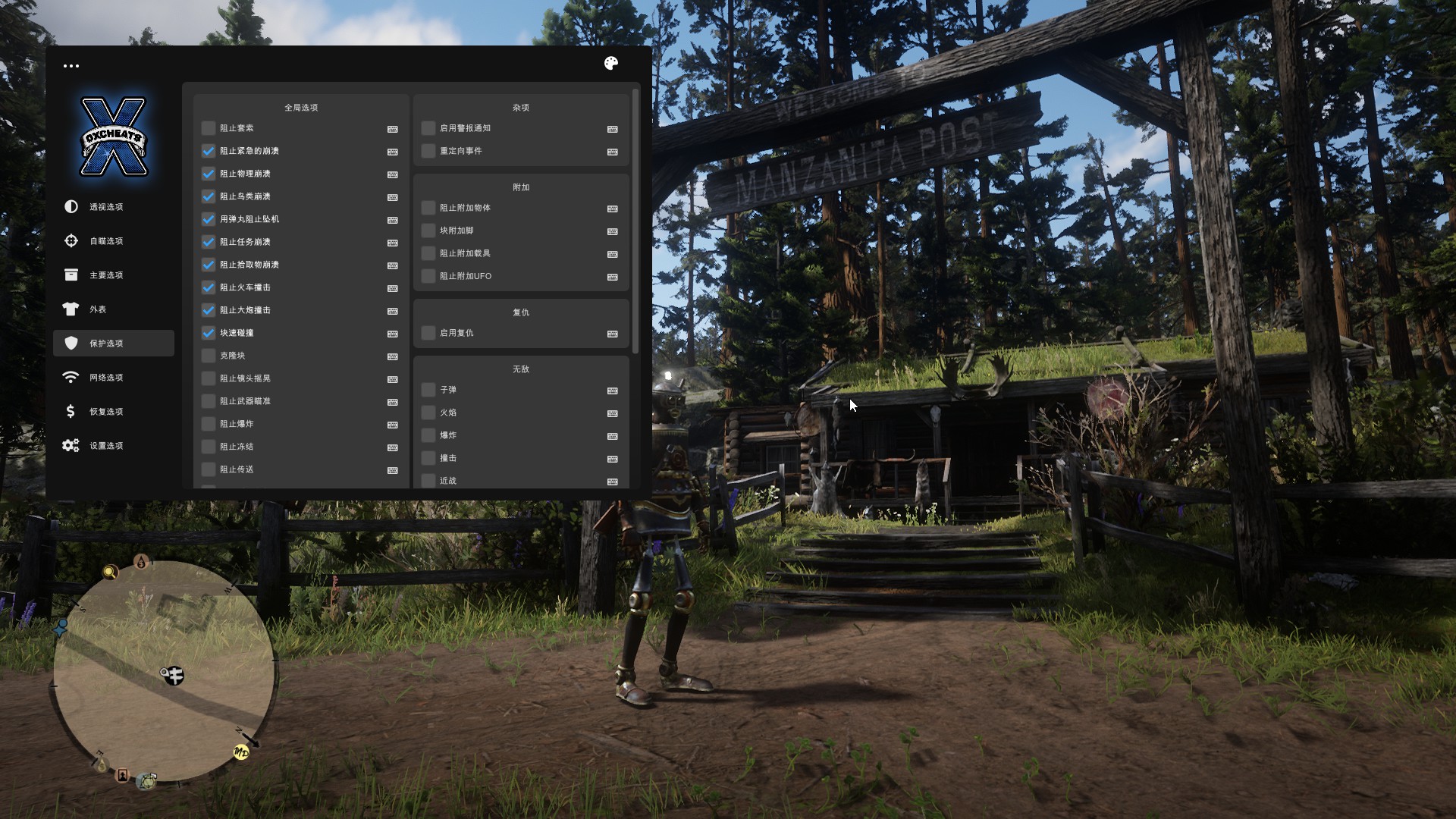This screenshot has height=819, width=1456.
Task: Tick the 阻止附加UFO checkbox
Action: coord(428,276)
